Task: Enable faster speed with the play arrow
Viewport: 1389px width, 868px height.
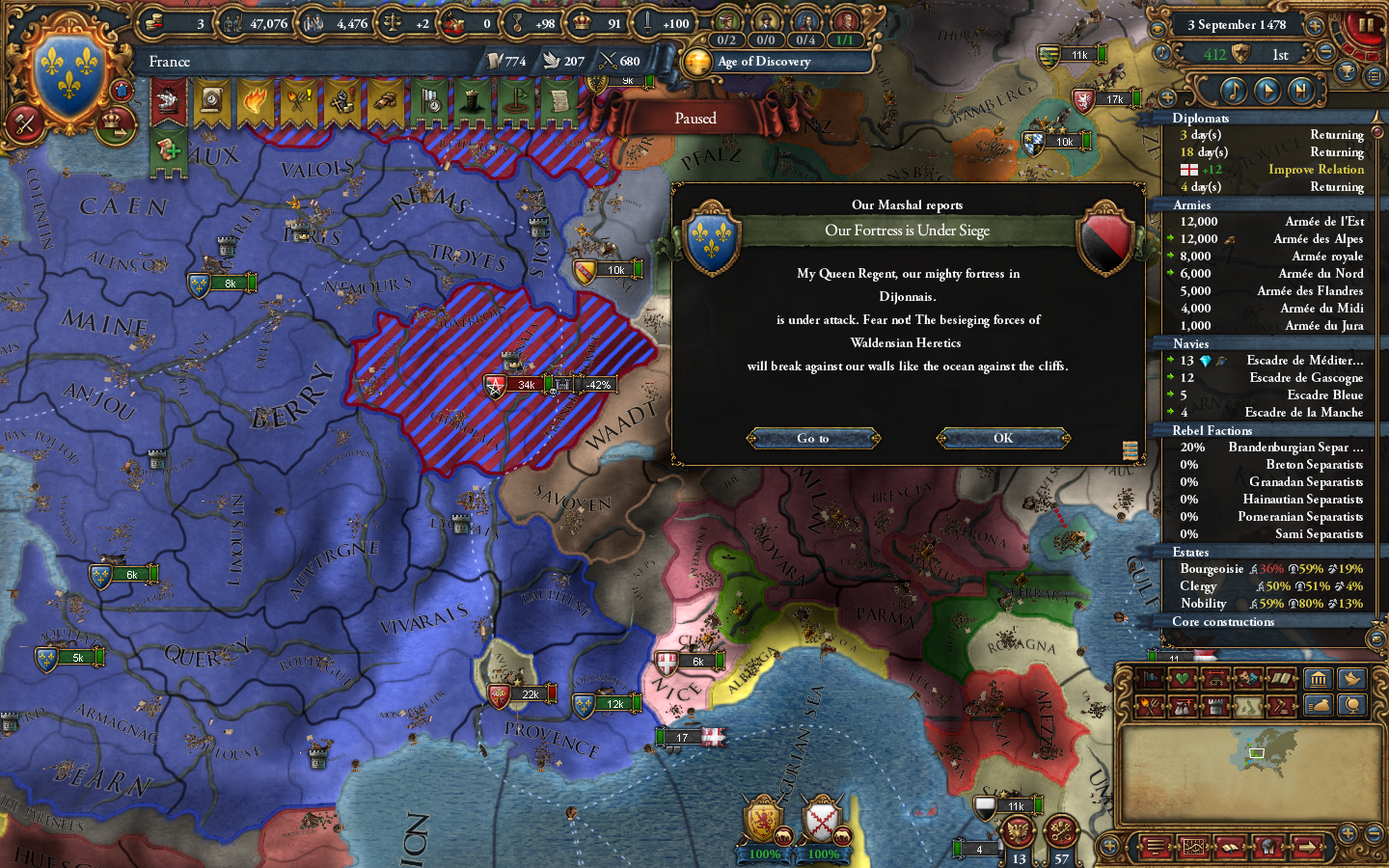Action: point(1269,90)
